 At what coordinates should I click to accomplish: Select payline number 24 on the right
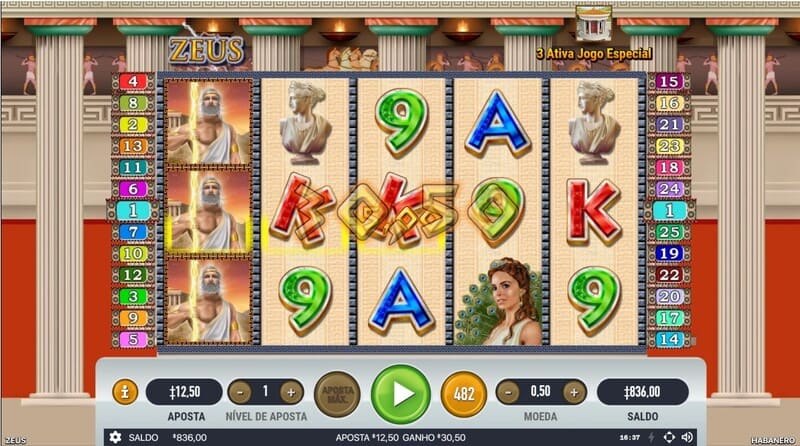(669, 189)
